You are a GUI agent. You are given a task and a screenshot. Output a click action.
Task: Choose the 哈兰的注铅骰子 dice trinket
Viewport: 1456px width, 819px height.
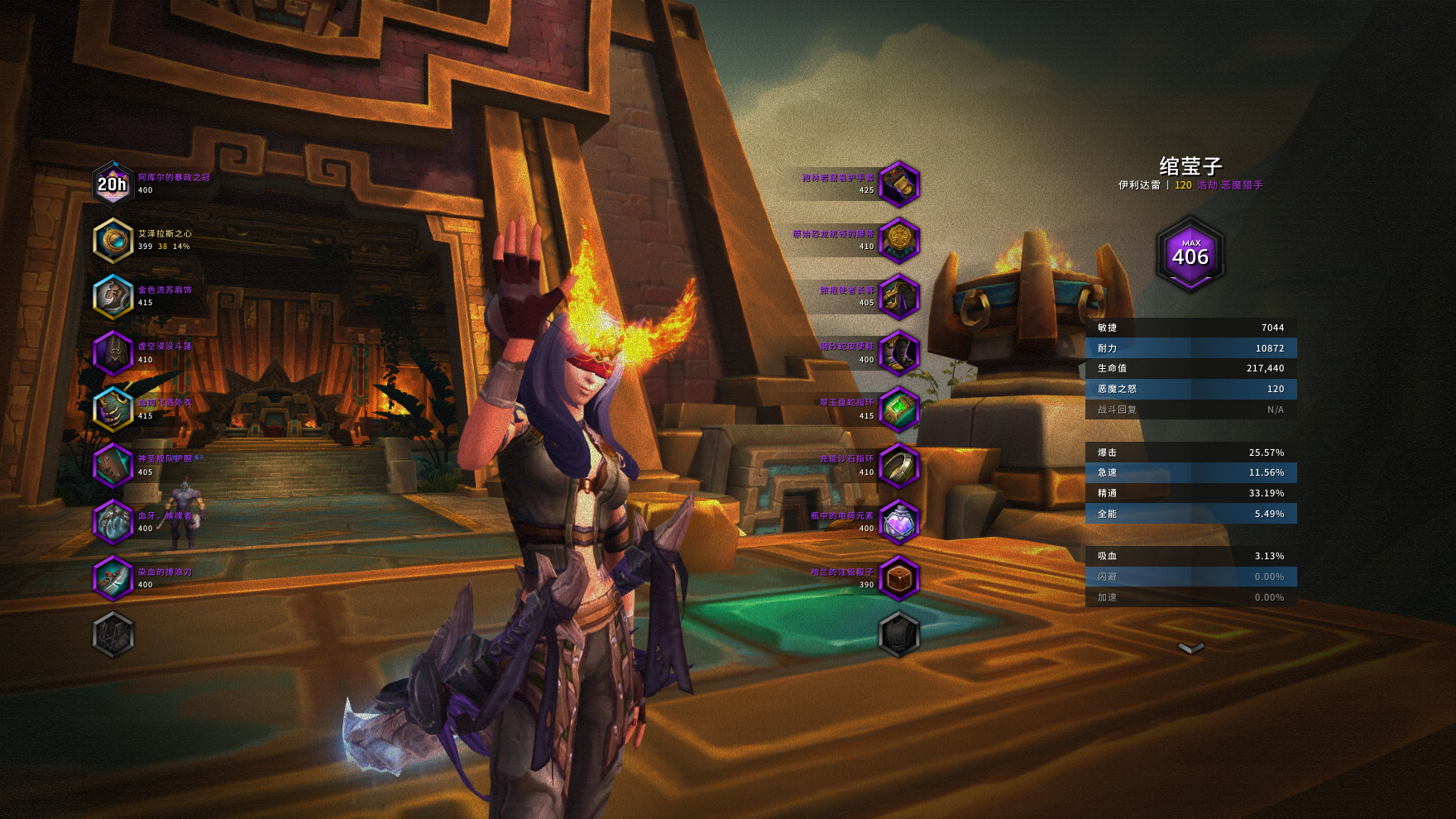pos(898,578)
